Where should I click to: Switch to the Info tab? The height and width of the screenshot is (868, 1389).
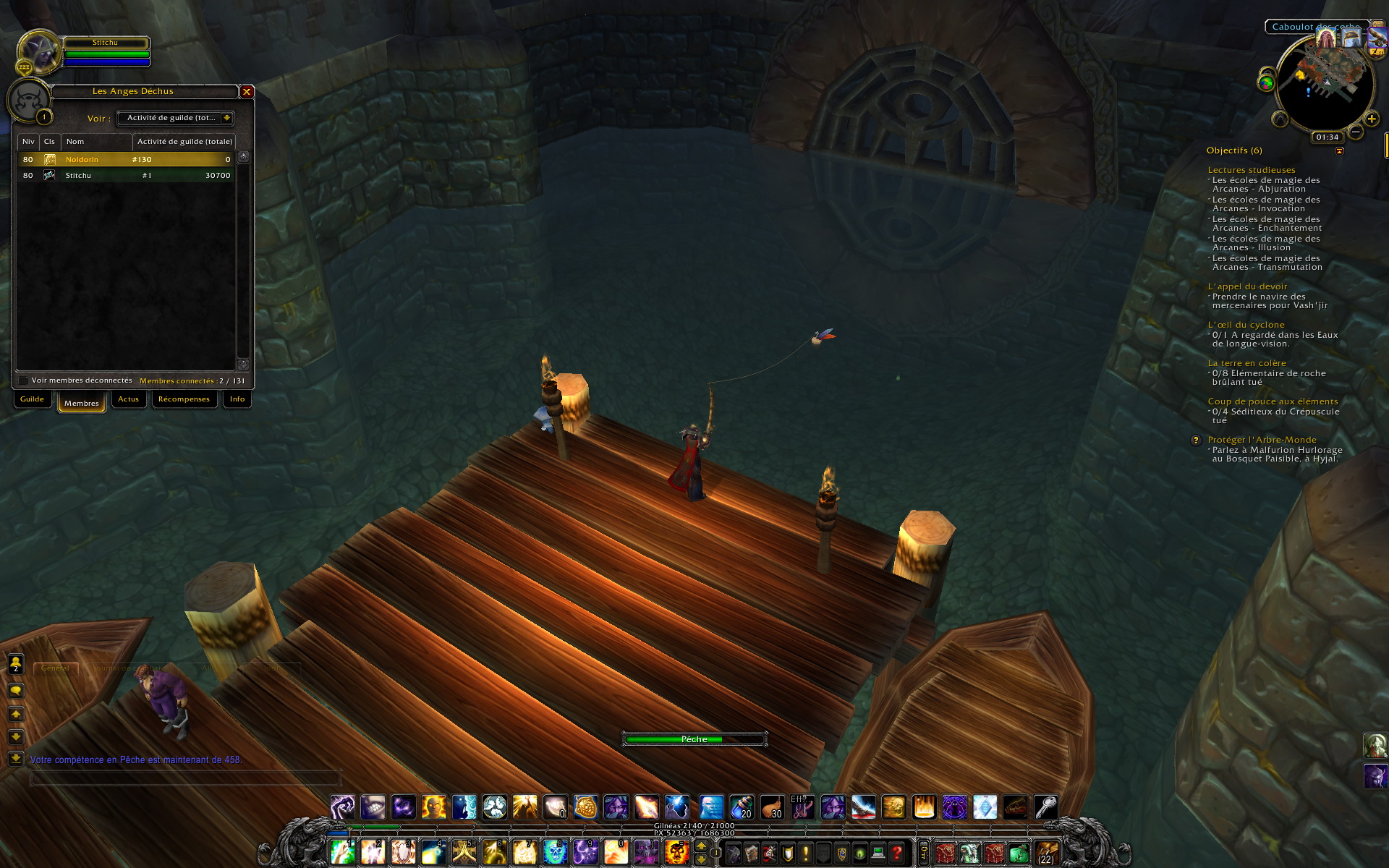237,399
